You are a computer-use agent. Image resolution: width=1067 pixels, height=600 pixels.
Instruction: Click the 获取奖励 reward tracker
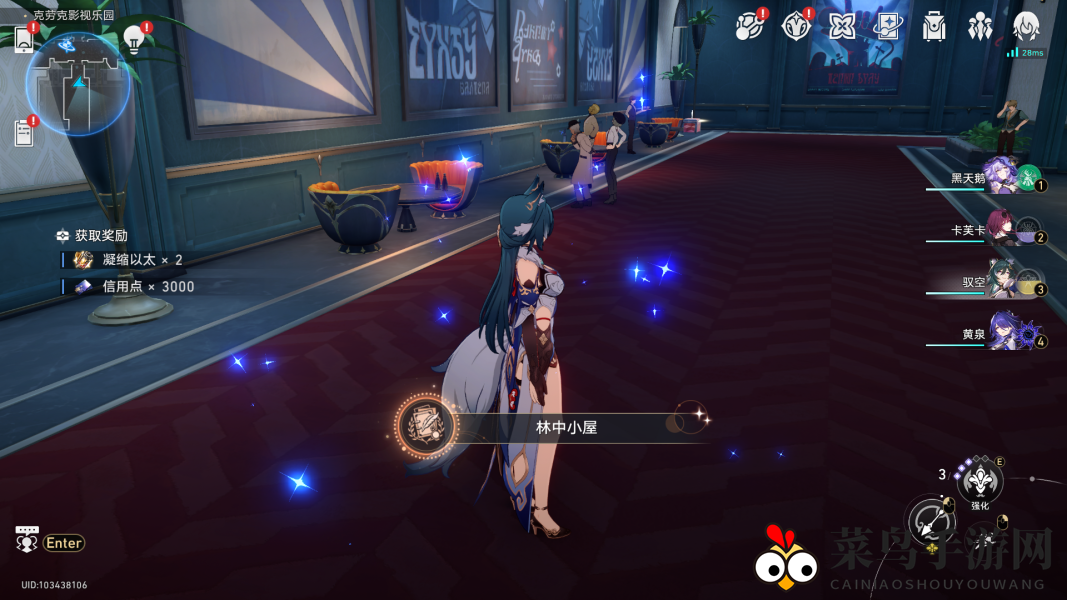(102, 236)
